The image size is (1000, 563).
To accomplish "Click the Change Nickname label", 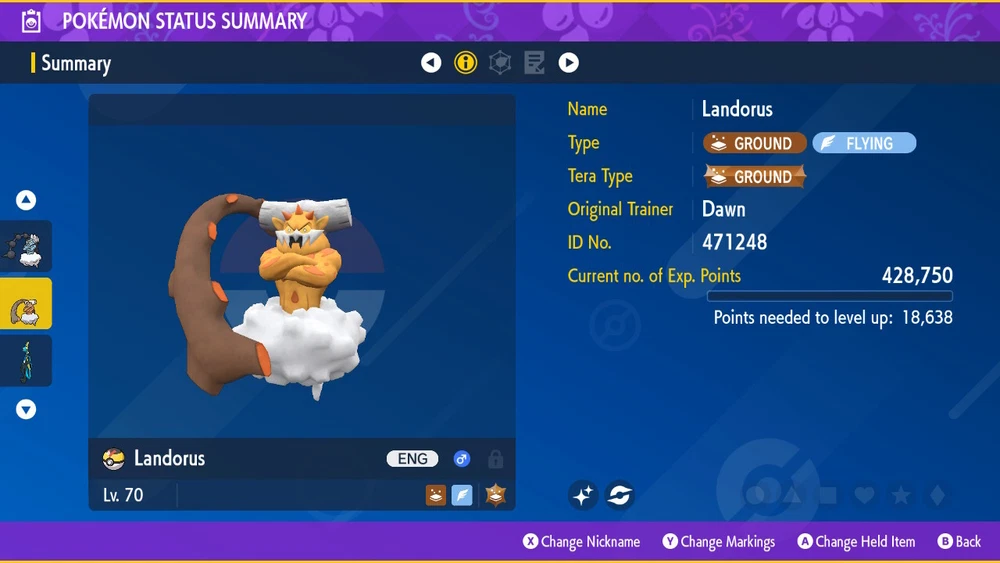I will 590,542.
